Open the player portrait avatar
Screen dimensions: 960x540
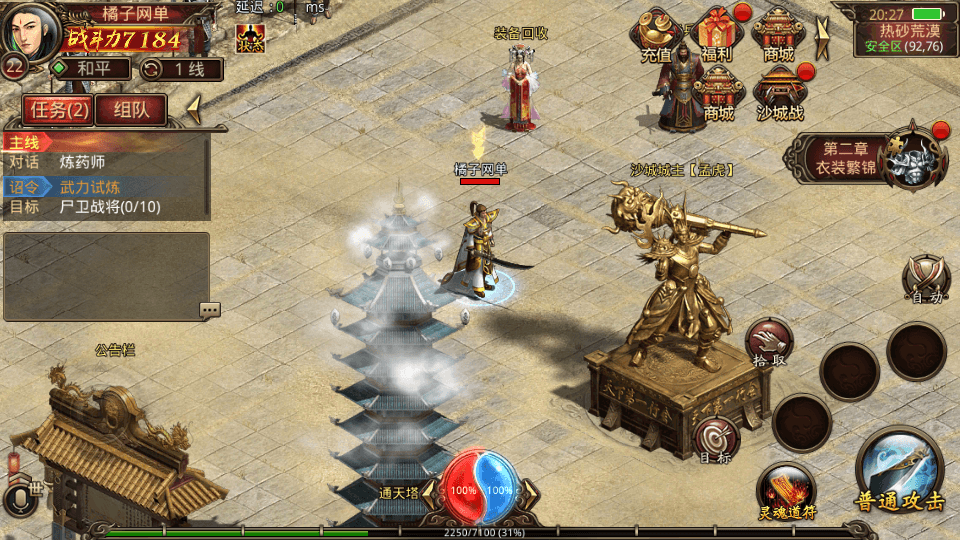coord(30,32)
